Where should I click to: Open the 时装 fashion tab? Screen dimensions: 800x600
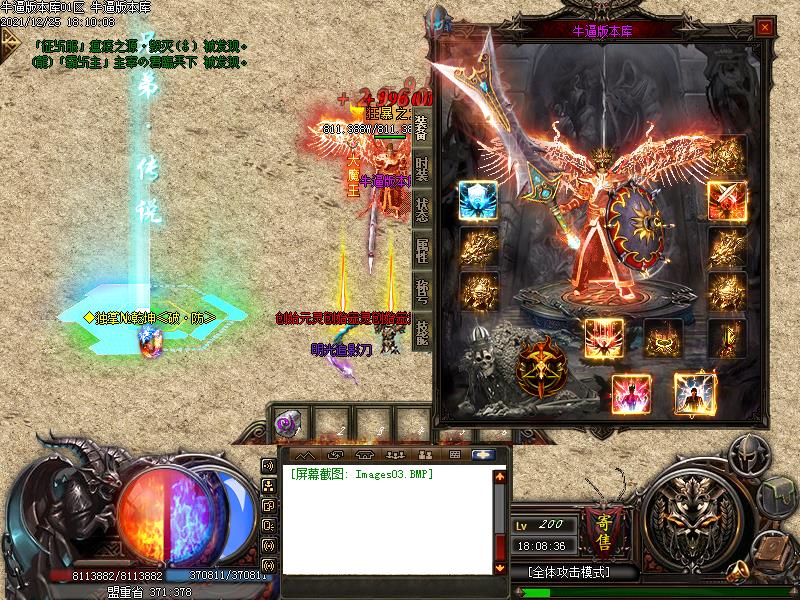[421, 166]
